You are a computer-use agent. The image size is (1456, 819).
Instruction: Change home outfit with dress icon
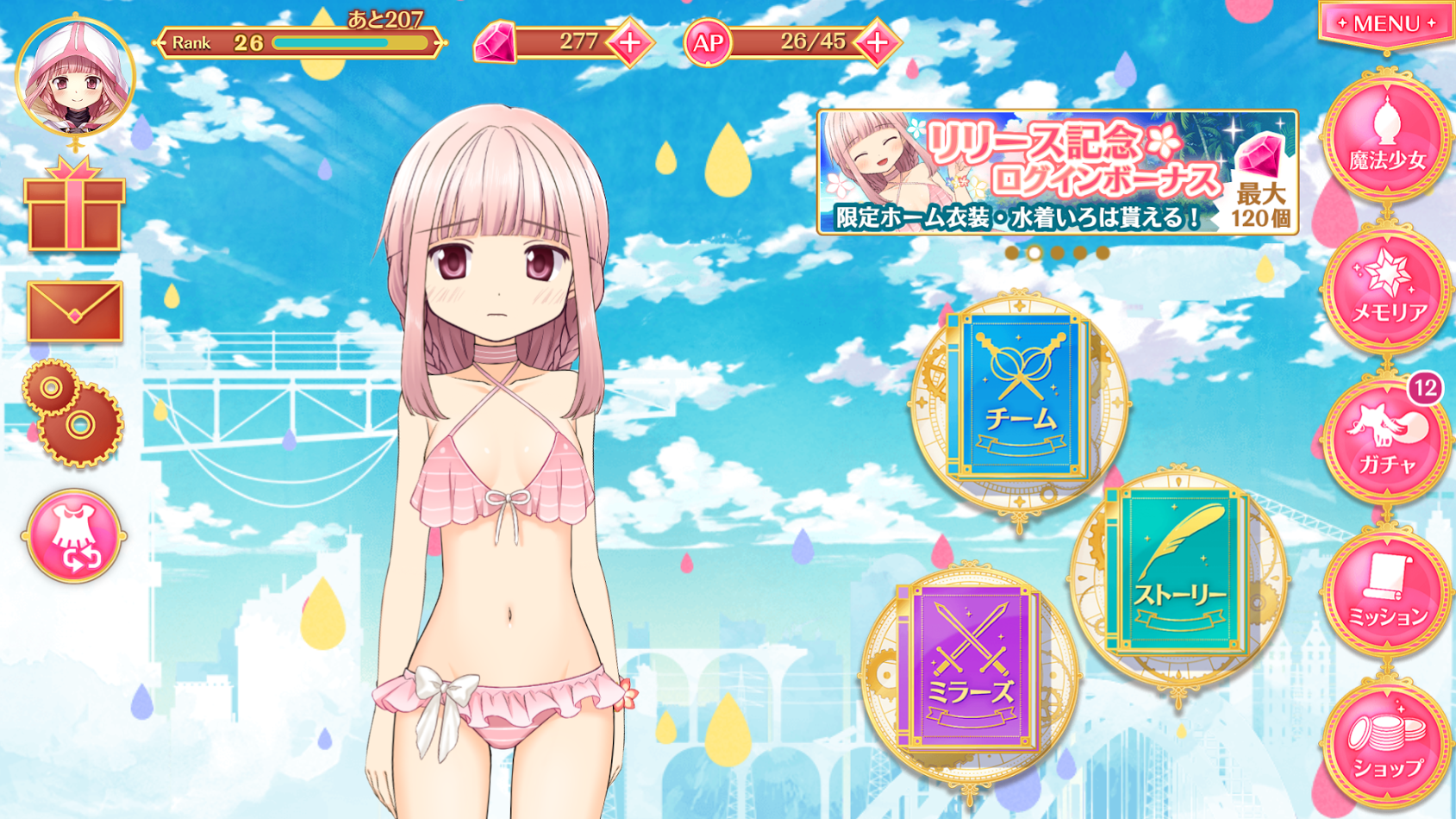[x=74, y=536]
